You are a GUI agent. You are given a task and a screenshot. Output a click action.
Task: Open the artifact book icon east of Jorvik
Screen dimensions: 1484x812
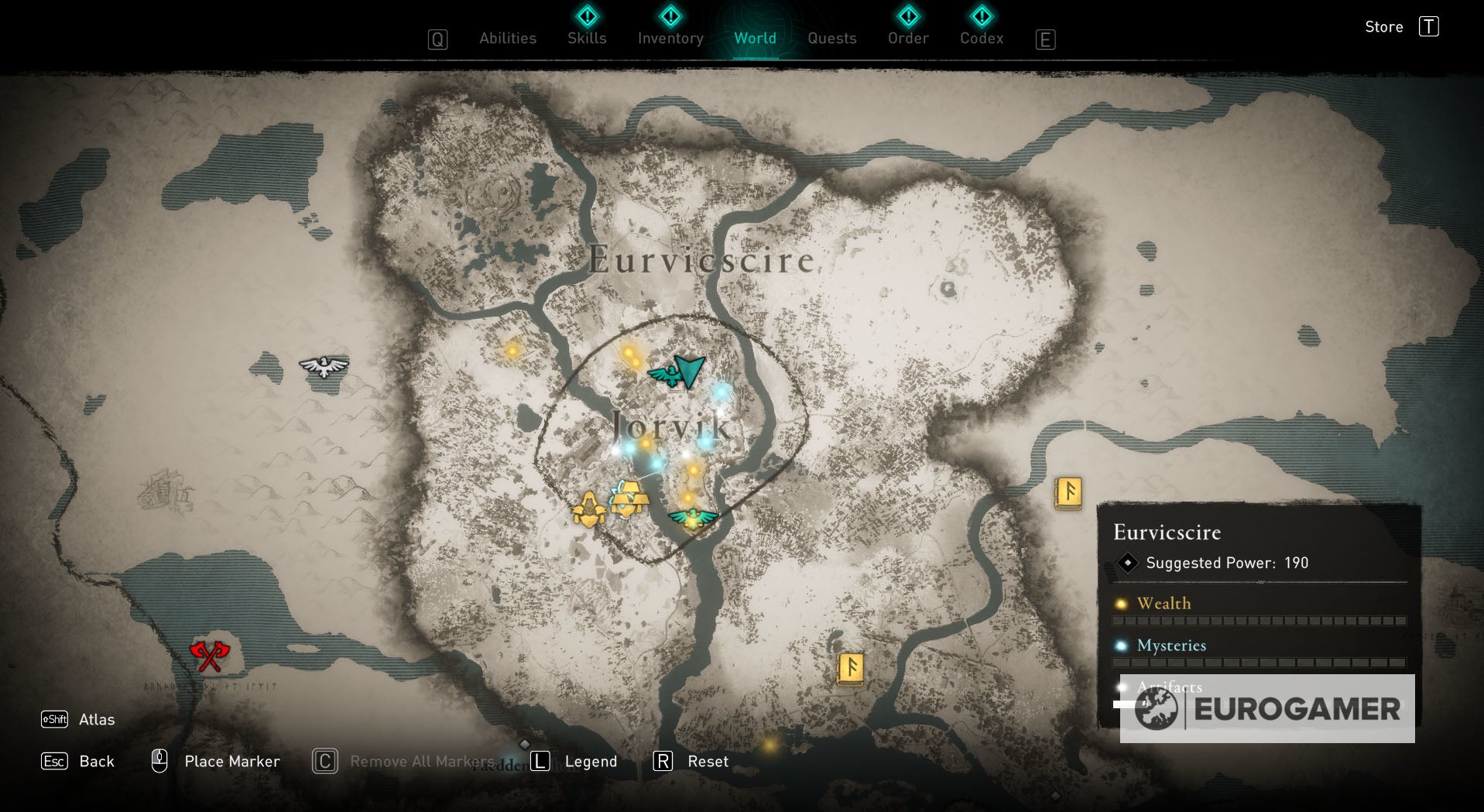point(1069,491)
